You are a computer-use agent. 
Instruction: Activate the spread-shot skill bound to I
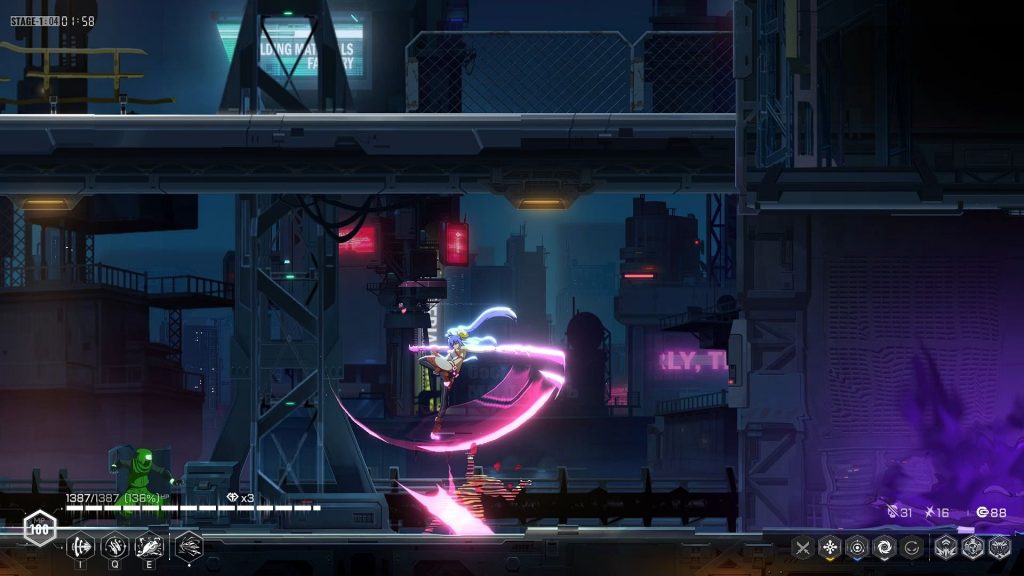tap(80, 546)
